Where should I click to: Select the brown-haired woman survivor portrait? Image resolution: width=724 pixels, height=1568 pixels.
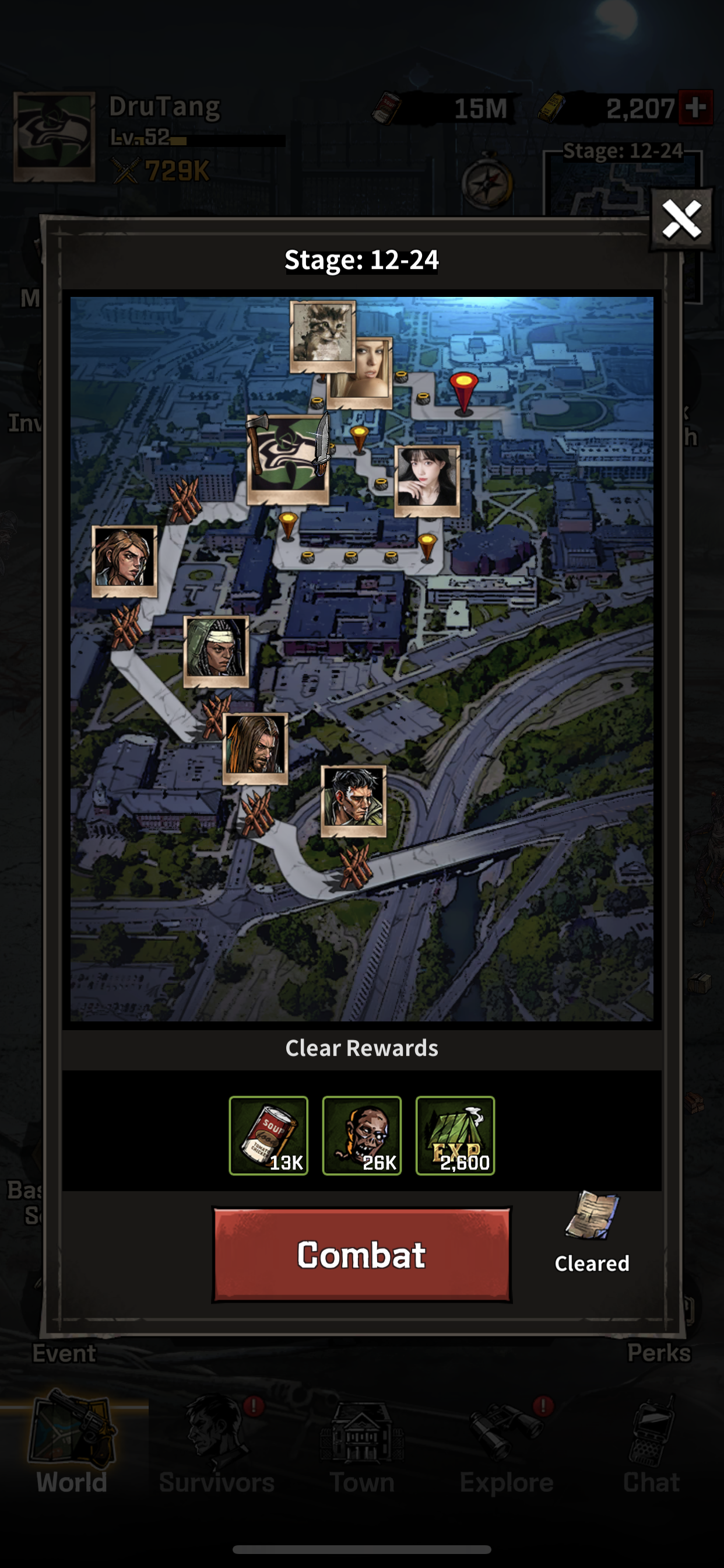pos(124,560)
